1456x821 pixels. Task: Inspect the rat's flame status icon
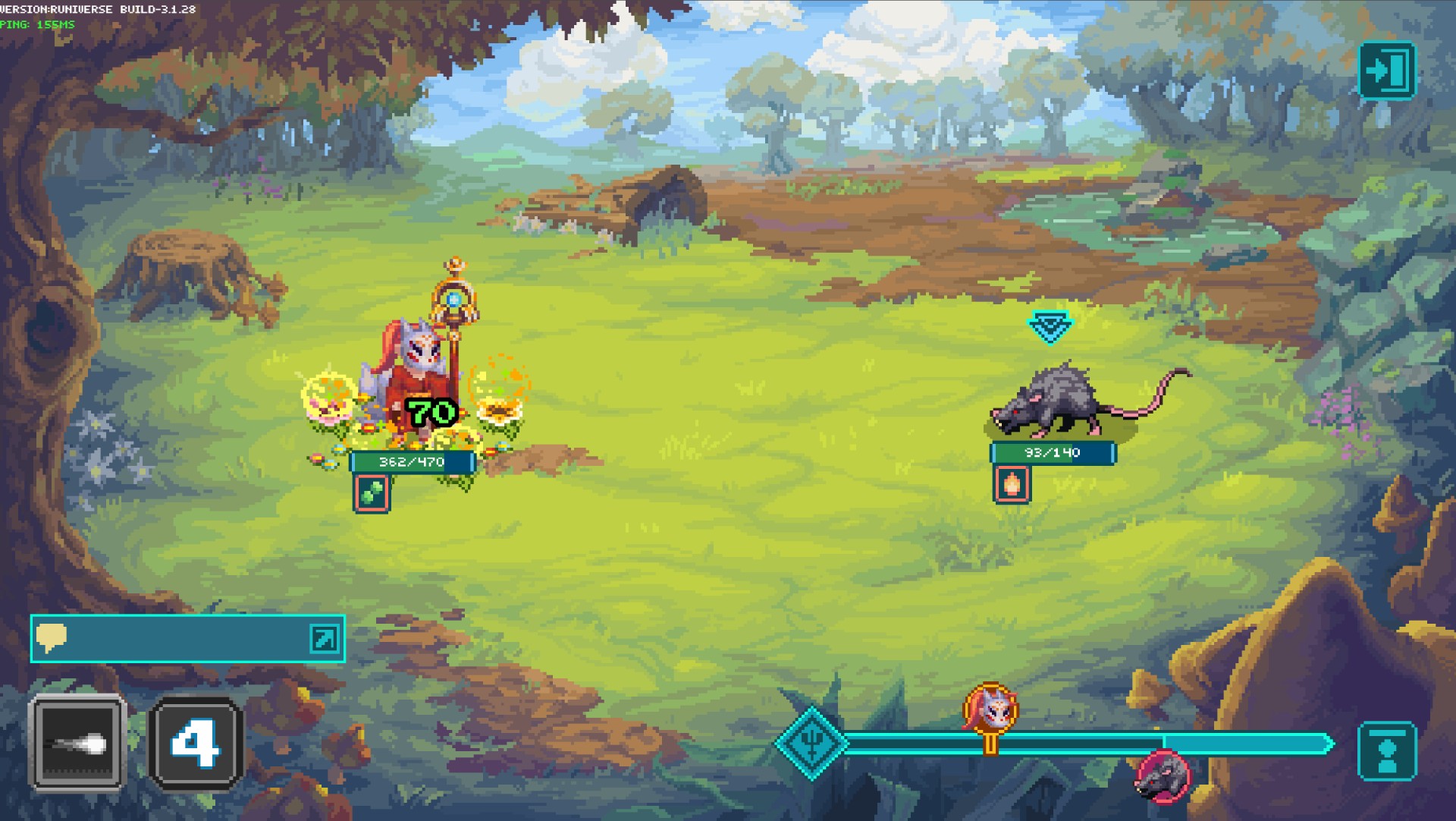1012,483
